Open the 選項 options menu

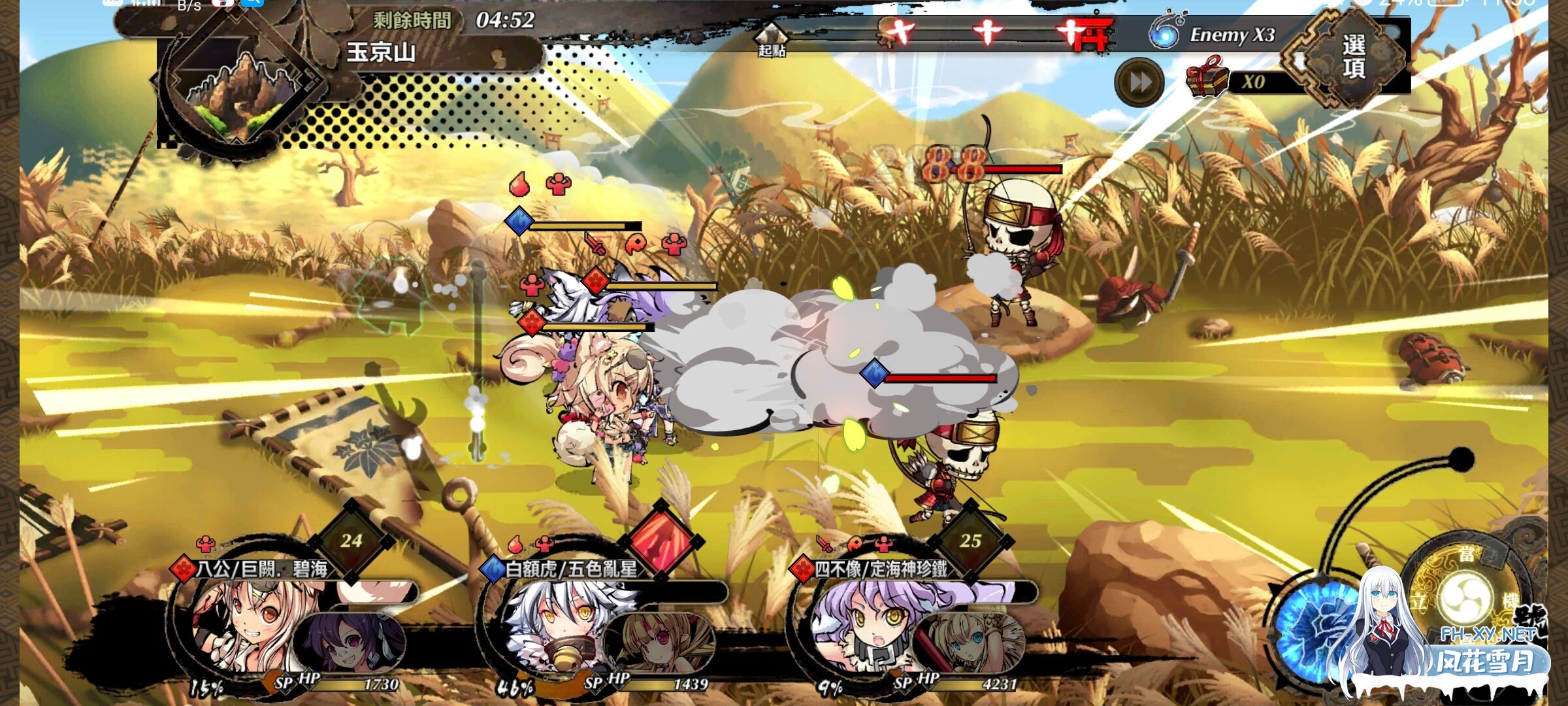tap(1352, 57)
